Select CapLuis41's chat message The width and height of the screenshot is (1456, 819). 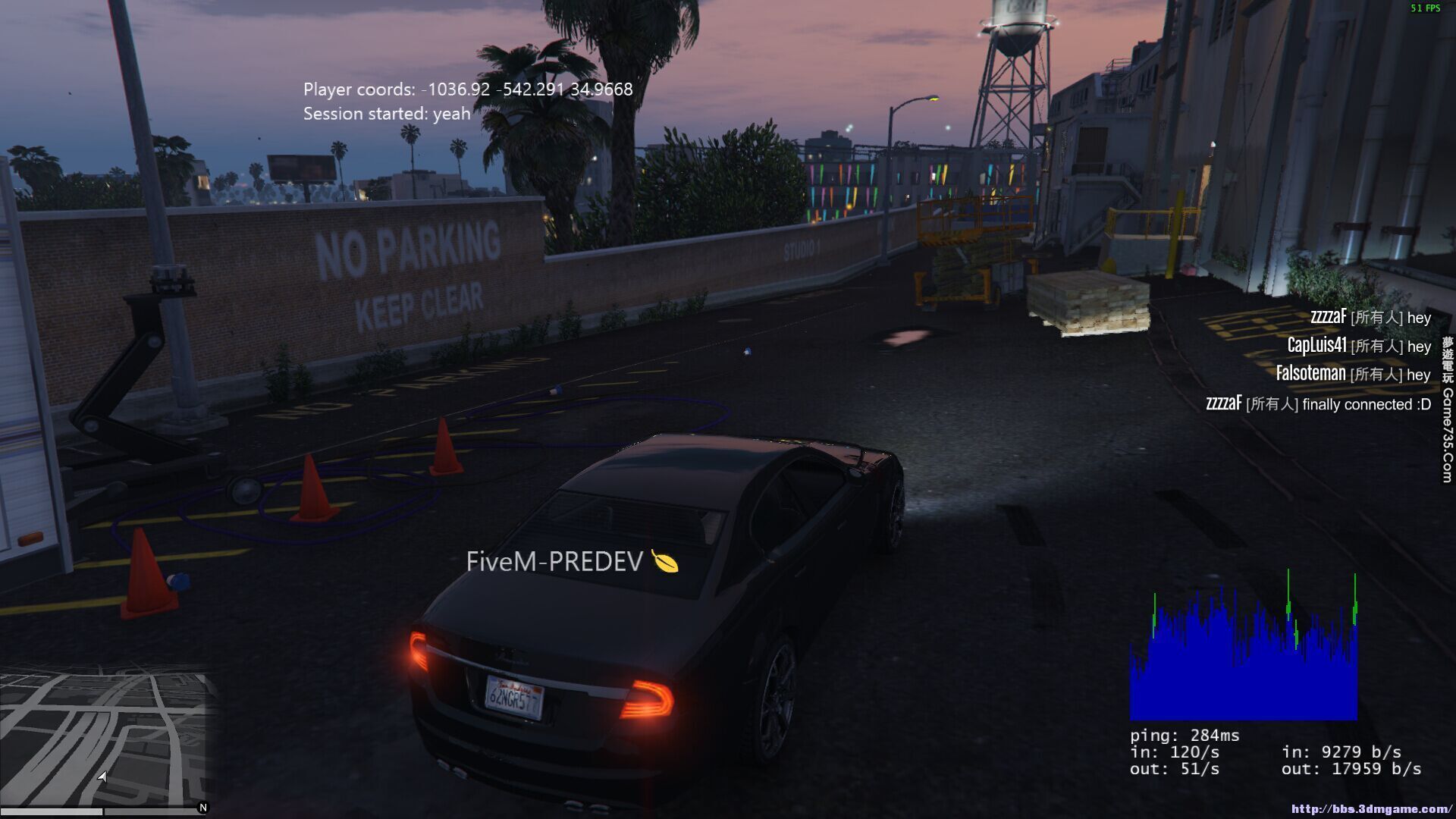click(x=1358, y=346)
